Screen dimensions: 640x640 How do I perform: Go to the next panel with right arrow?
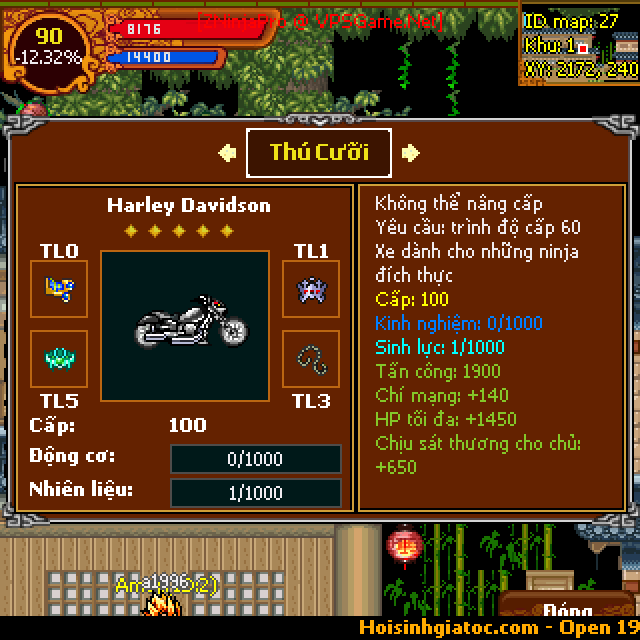[410, 153]
